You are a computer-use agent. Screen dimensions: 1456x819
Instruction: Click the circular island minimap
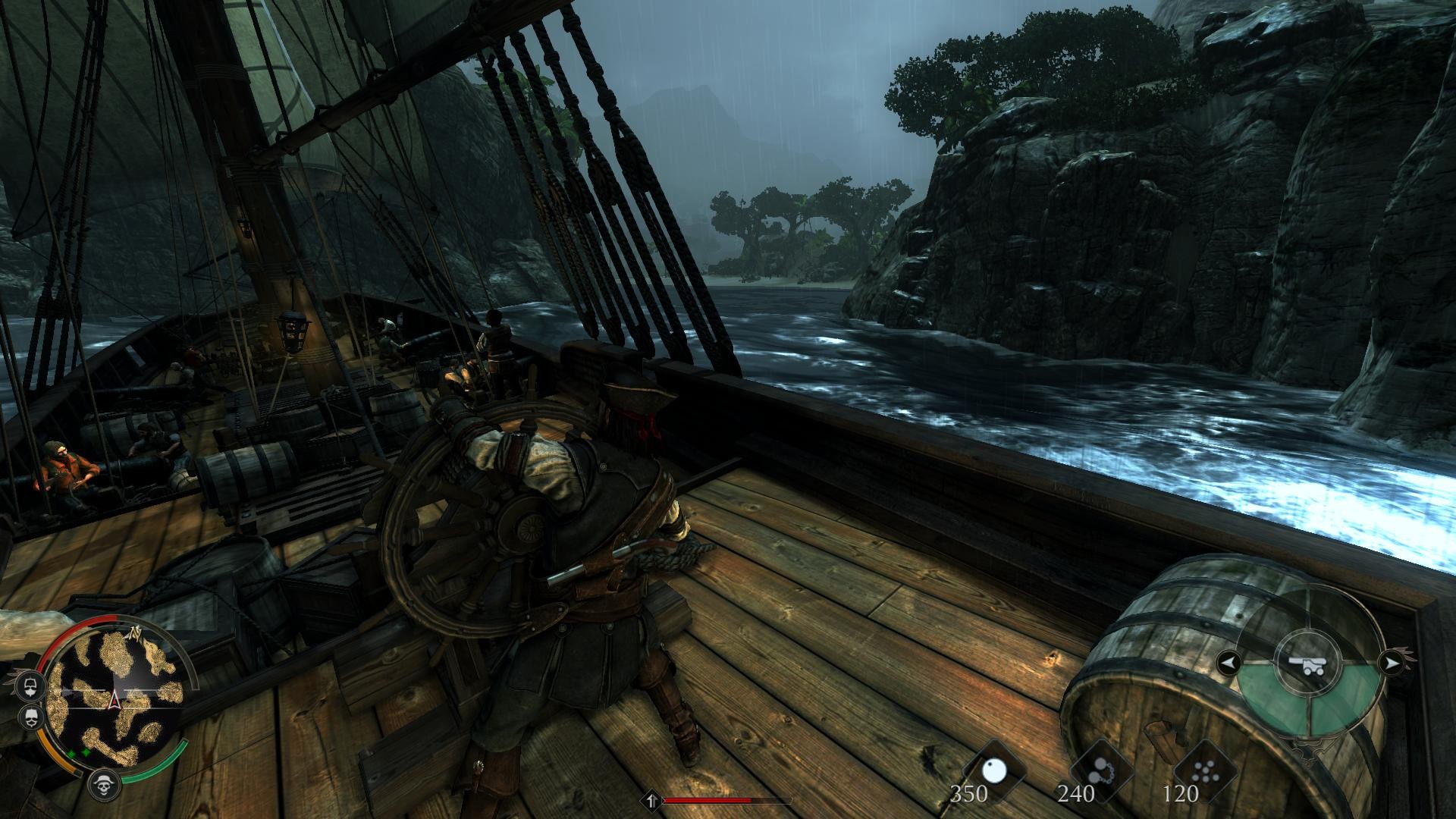(114, 698)
